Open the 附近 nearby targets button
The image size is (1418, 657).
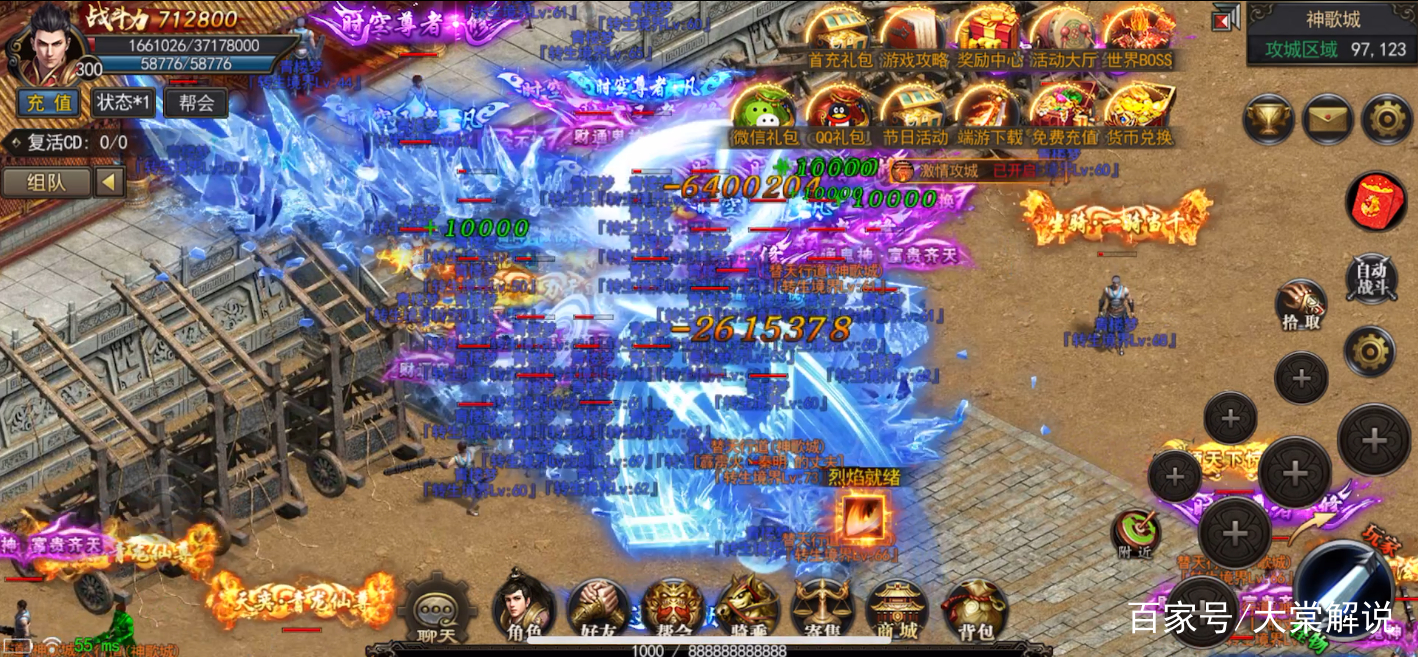pyautogui.click(x=1136, y=534)
